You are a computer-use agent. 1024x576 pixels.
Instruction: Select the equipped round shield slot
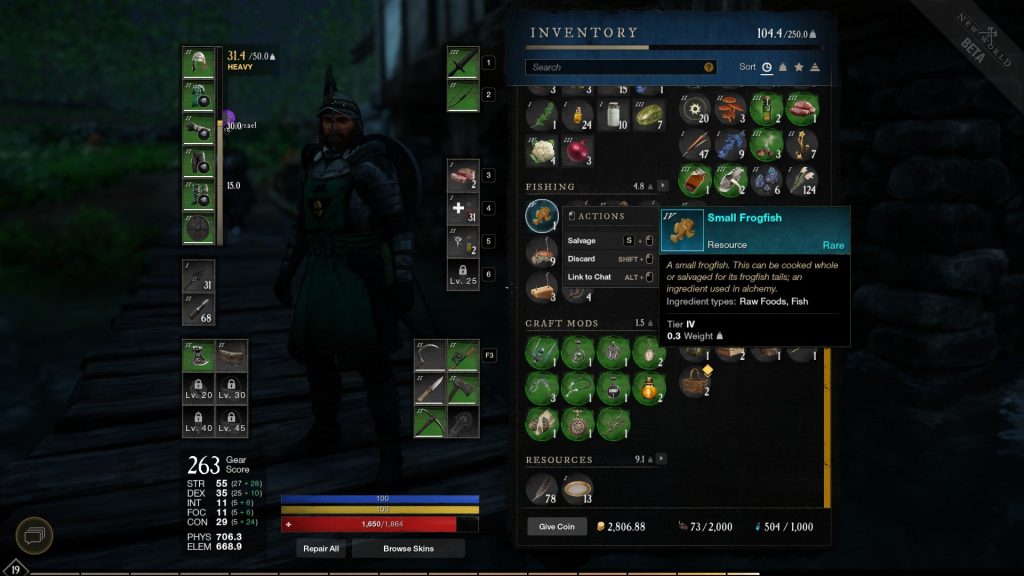point(198,229)
